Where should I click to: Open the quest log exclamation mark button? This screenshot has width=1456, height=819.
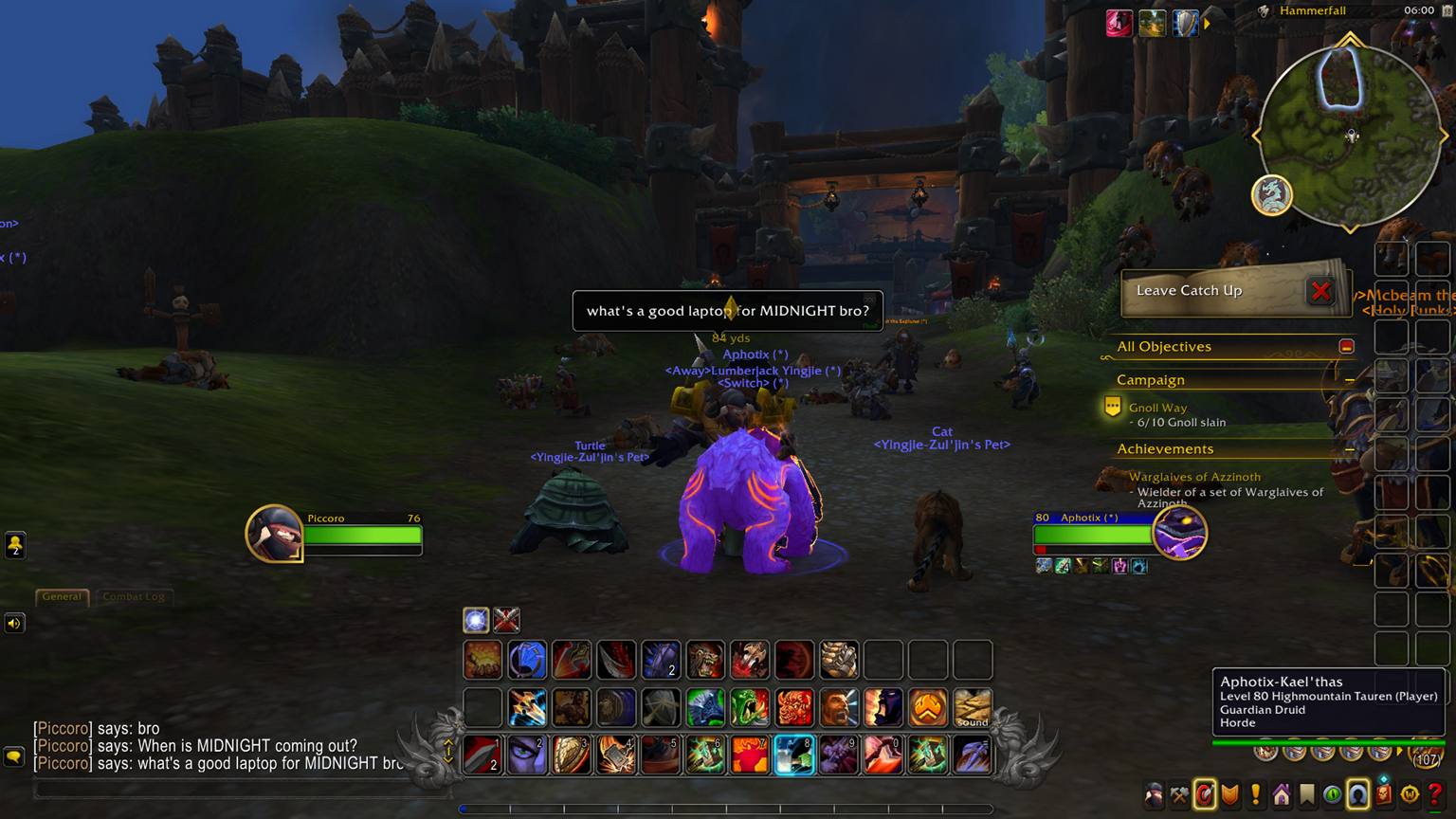tap(1256, 794)
